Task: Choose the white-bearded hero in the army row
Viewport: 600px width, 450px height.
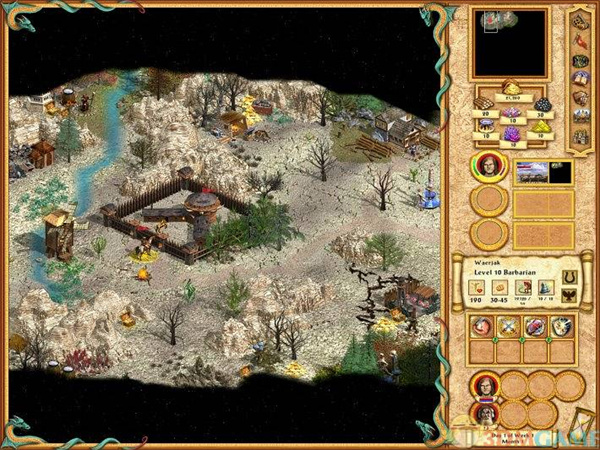Action: point(485,413)
